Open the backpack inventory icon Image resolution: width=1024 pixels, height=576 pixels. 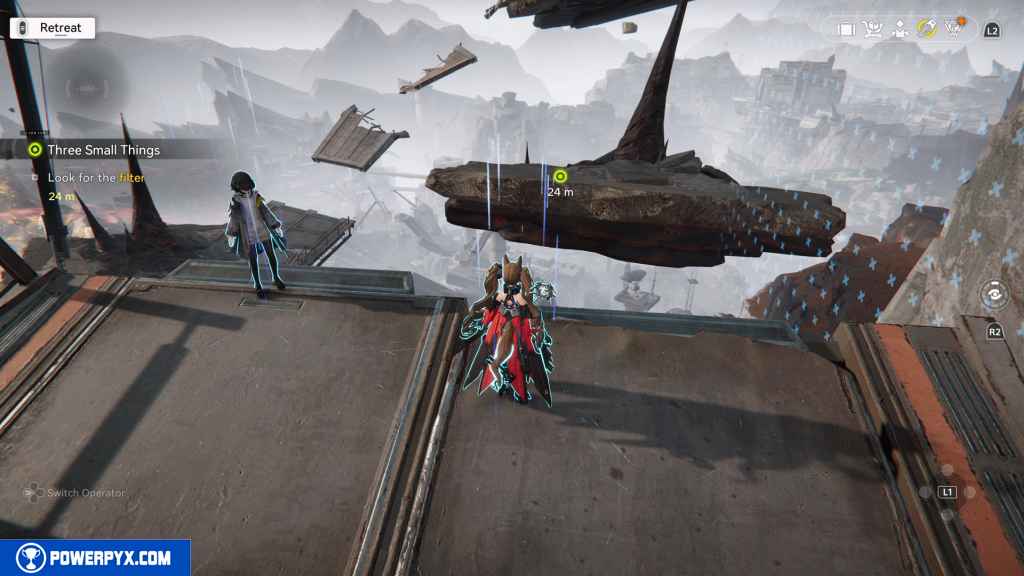(846, 30)
